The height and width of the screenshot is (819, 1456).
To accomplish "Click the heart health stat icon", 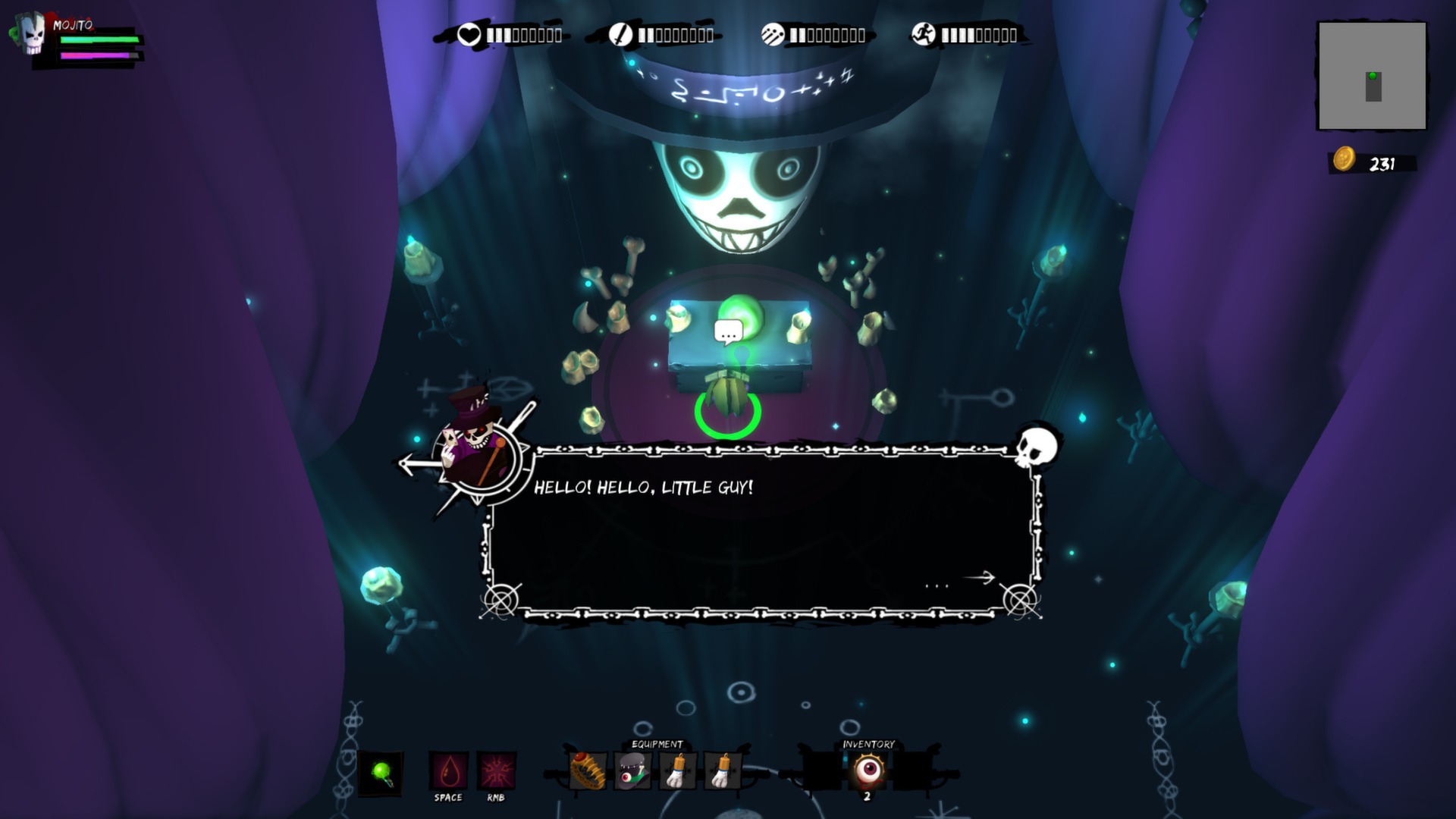I will (470, 33).
